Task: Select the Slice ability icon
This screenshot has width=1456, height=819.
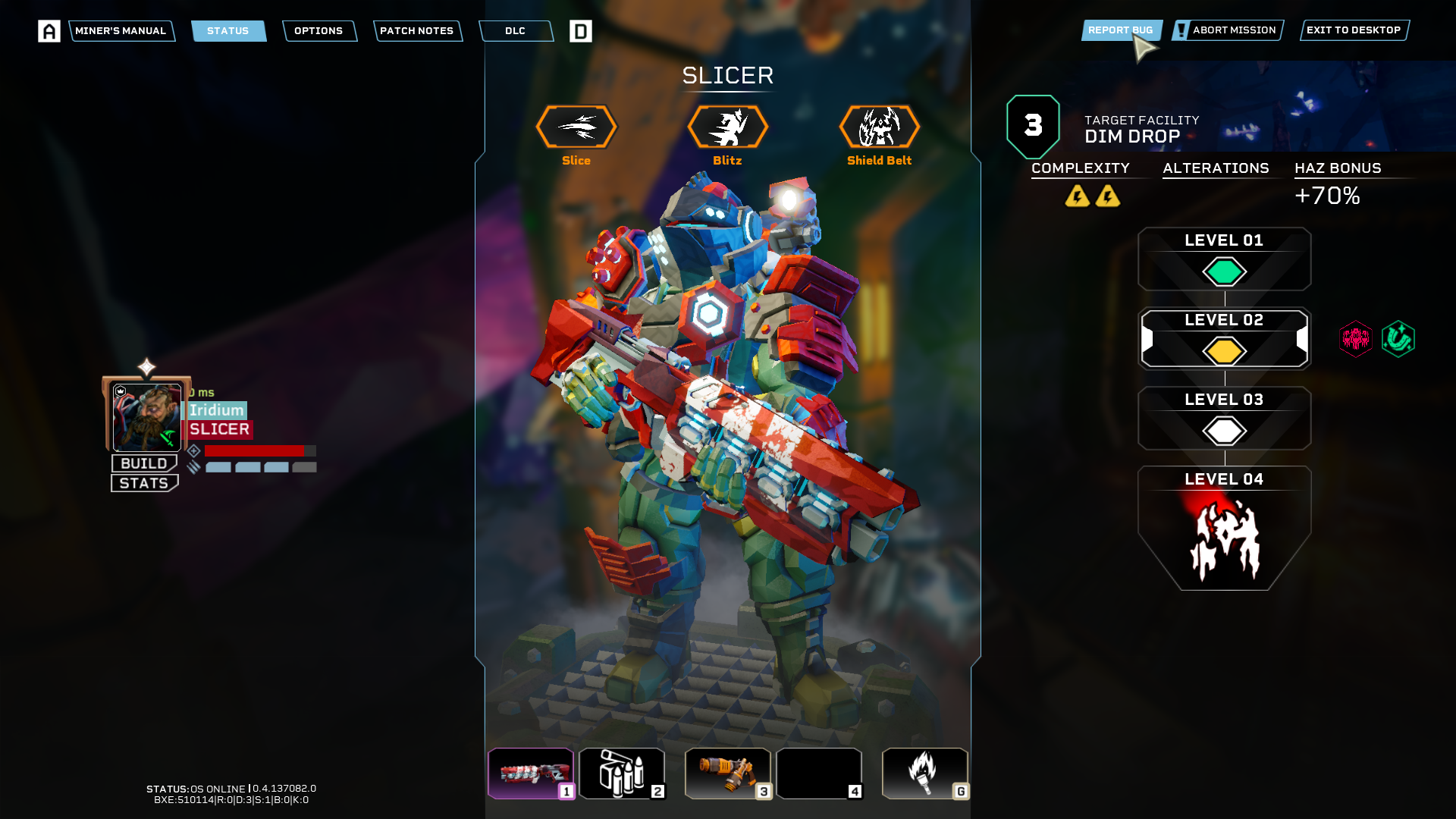Action: [576, 127]
